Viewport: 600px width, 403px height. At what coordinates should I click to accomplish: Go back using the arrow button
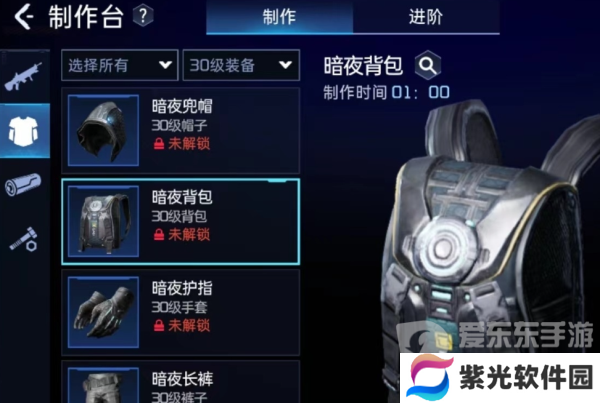point(23,17)
